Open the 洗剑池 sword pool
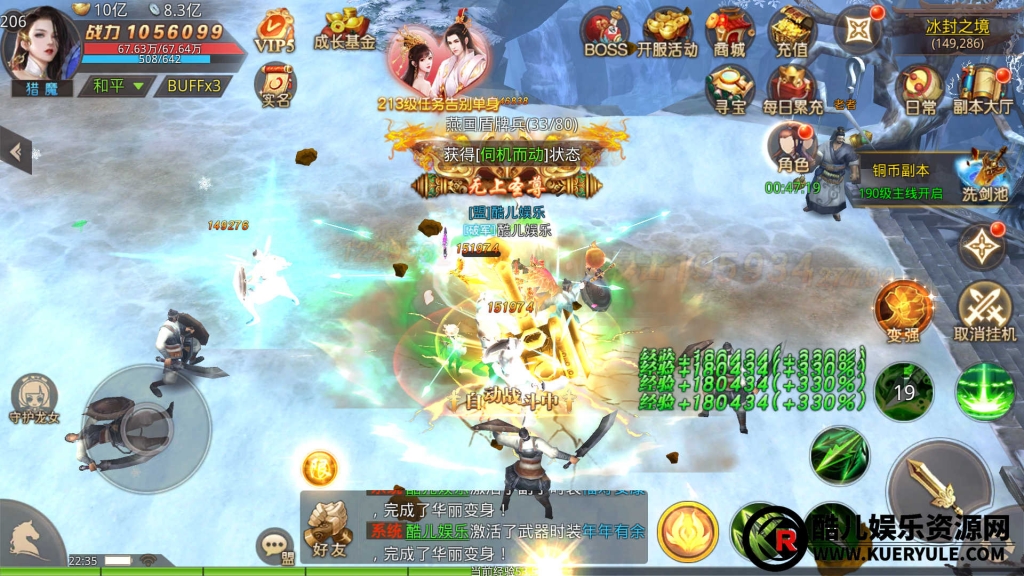The image size is (1024, 576). pyautogui.click(x=985, y=174)
